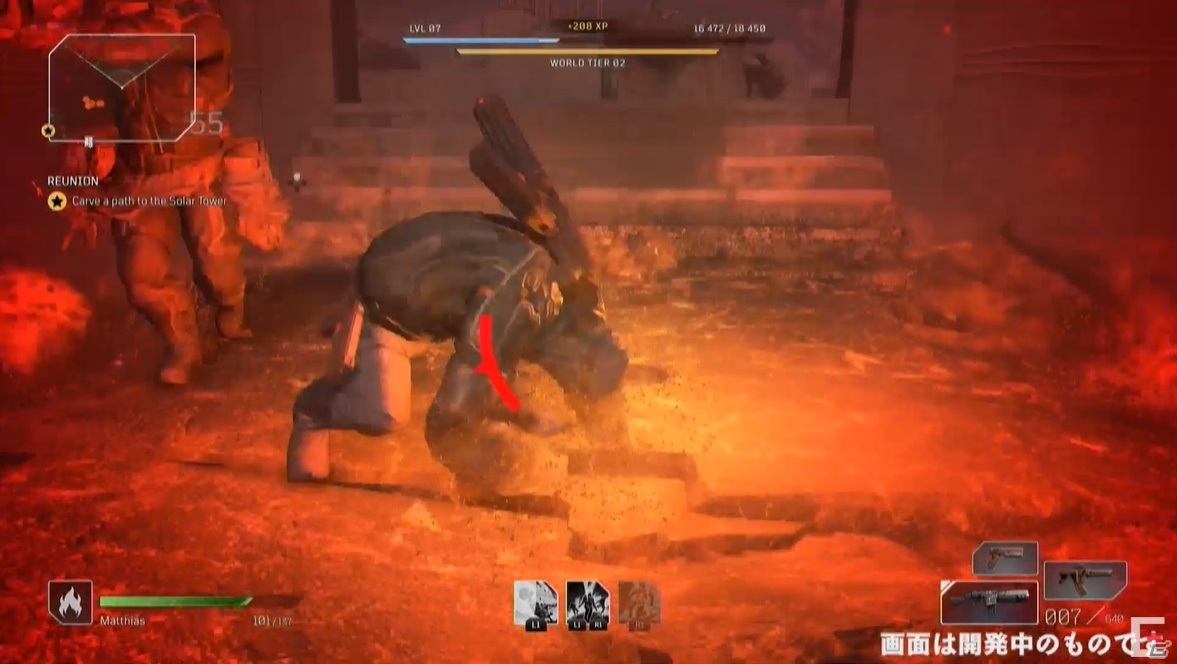
Task: Click the Pyromancer flame class icon
Action: coord(70,602)
